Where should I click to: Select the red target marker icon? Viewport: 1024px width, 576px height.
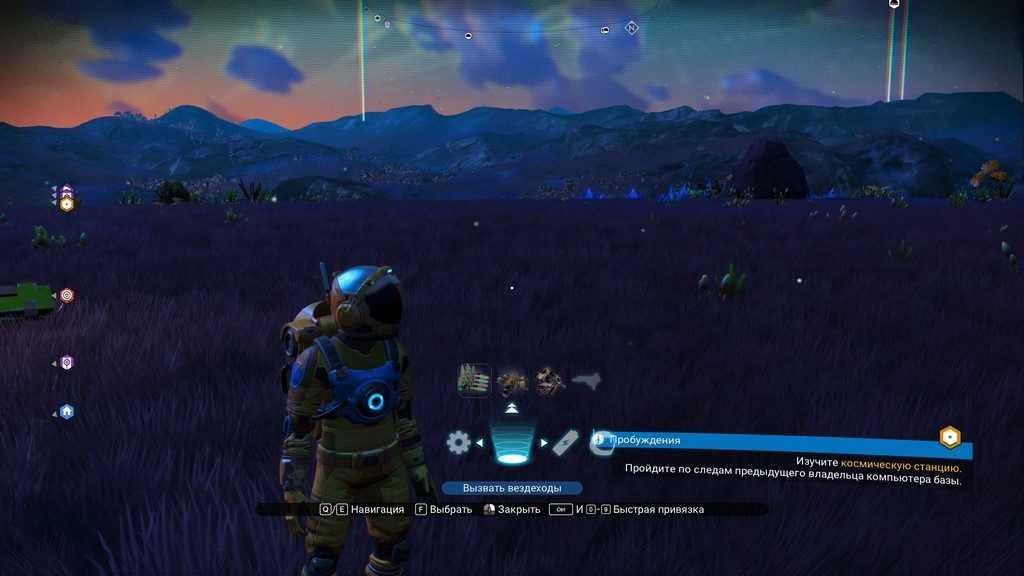[x=67, y=295]
